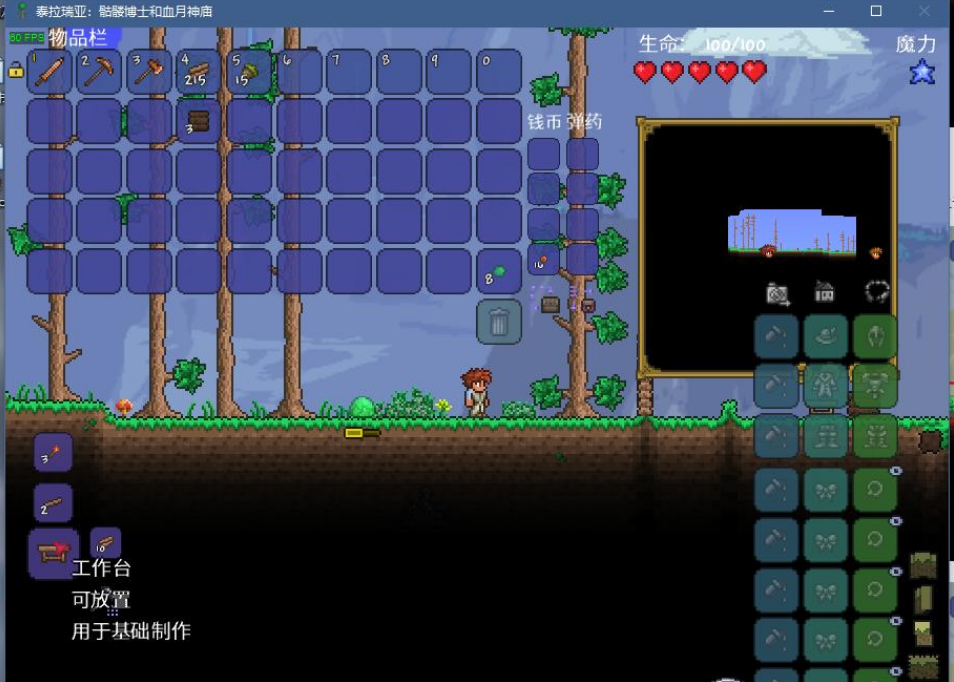The image size is (954, 682).
Task: Pick the copper pickaxe hotbar slot
Action: (x=99, y=72)
